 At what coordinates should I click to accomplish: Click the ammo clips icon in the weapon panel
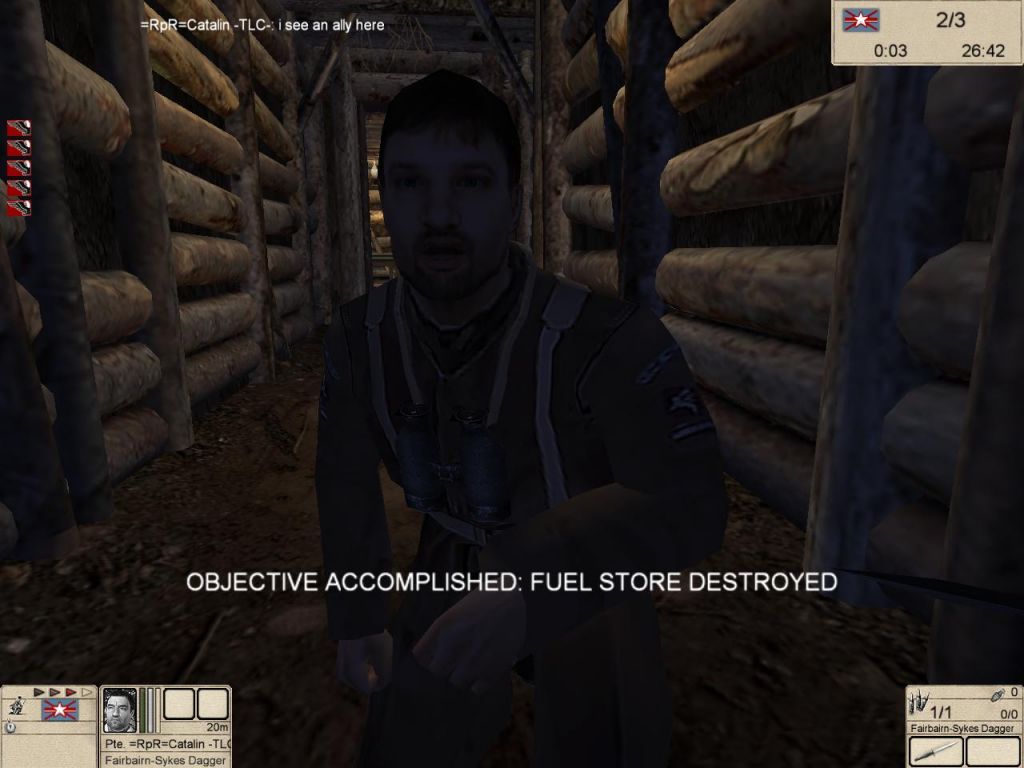tap(920, 700)
